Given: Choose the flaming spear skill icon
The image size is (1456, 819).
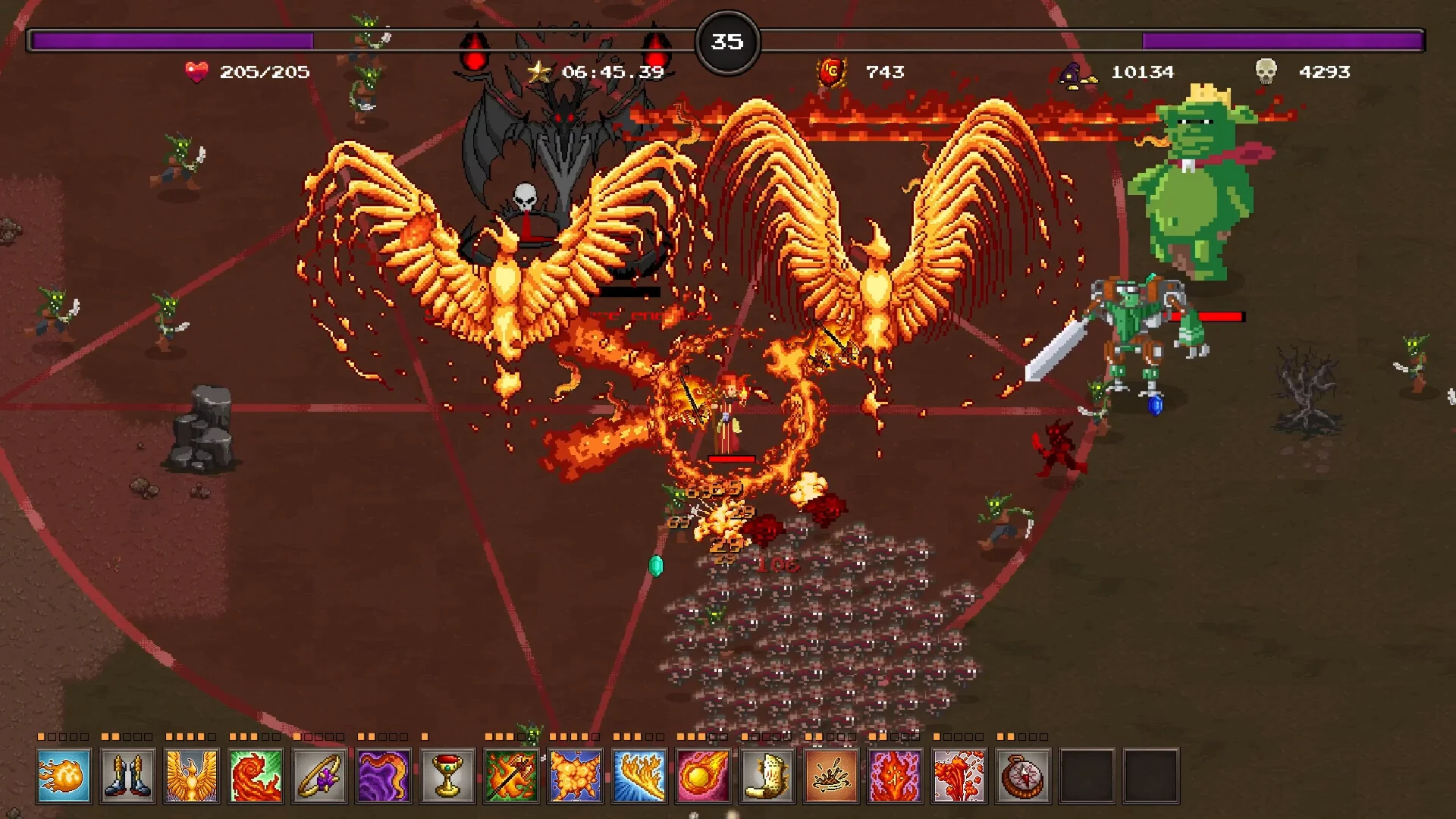Looking at the screenshot, I should pyautogui.click(x=512, y=776).
